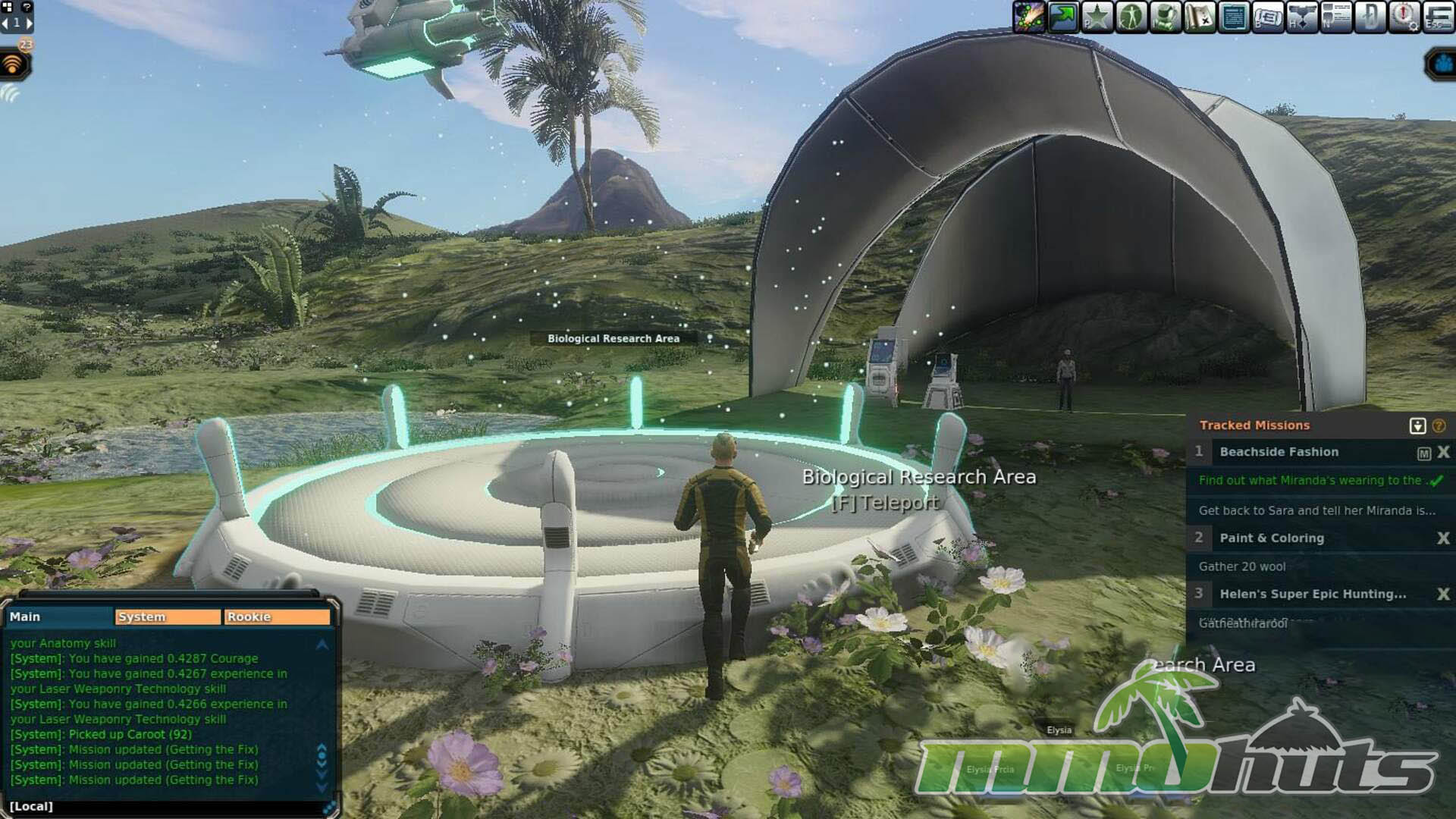
Task: Open the Esc main menu button
Action: [1439, 17]
